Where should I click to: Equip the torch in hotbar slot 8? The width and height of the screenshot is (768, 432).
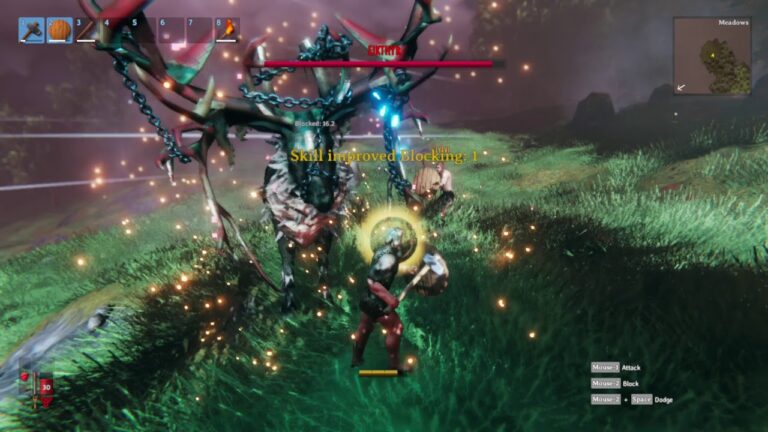227,30
